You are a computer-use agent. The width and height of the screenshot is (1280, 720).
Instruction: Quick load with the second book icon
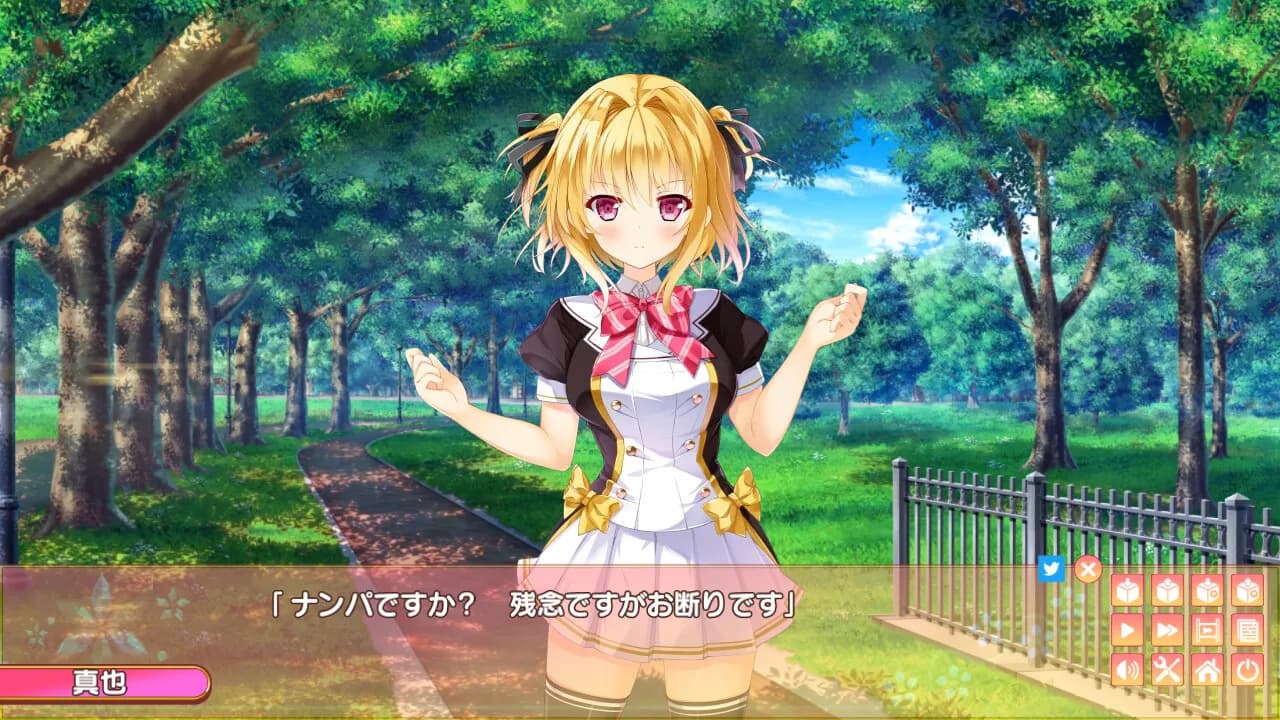1166,590
